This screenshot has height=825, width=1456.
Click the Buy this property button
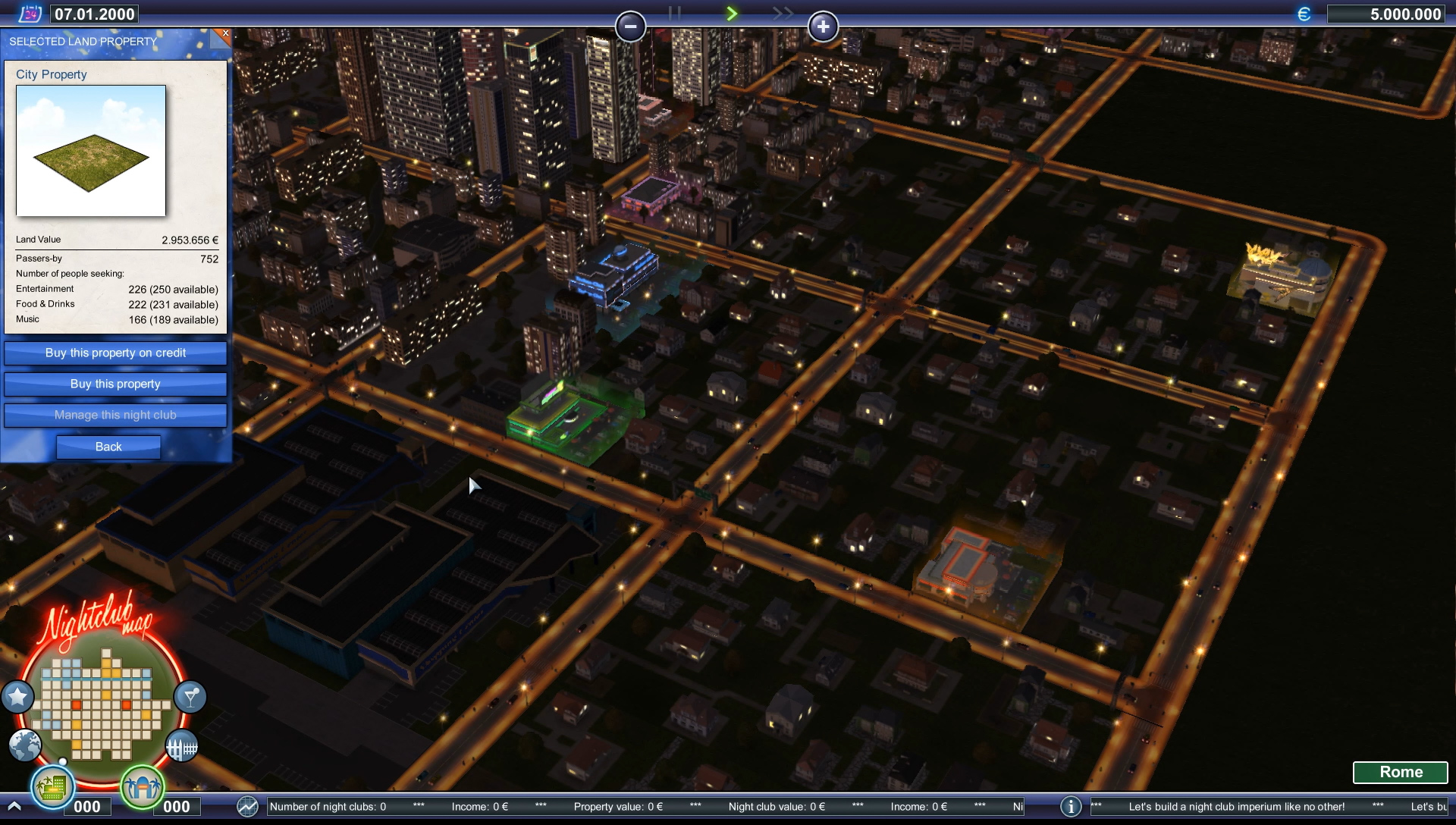(115, 384)
